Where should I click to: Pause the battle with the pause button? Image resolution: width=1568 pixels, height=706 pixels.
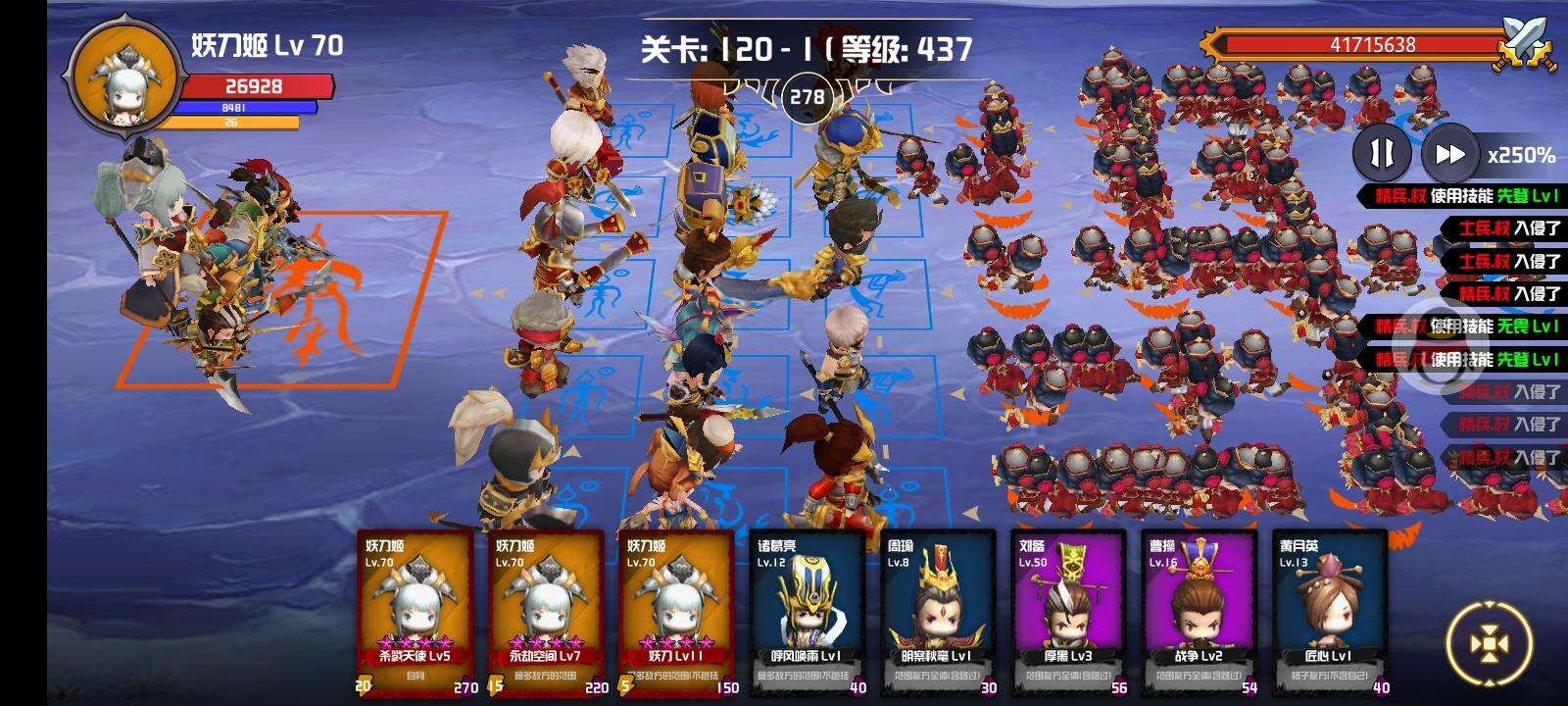(x=1384, y=154)
